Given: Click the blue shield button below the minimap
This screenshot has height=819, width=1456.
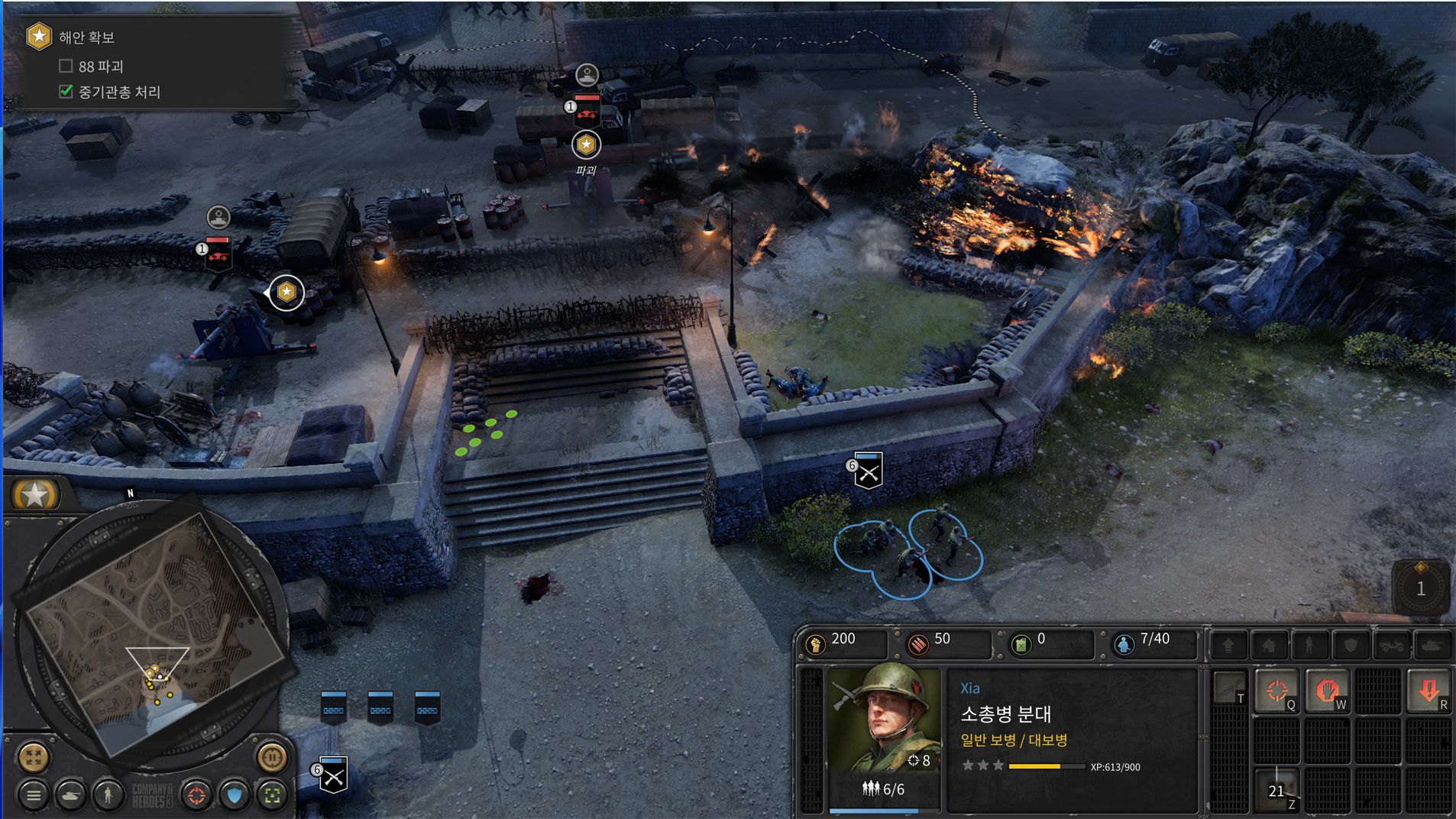Looking at the screenshot, I should [x=235, y=795].
